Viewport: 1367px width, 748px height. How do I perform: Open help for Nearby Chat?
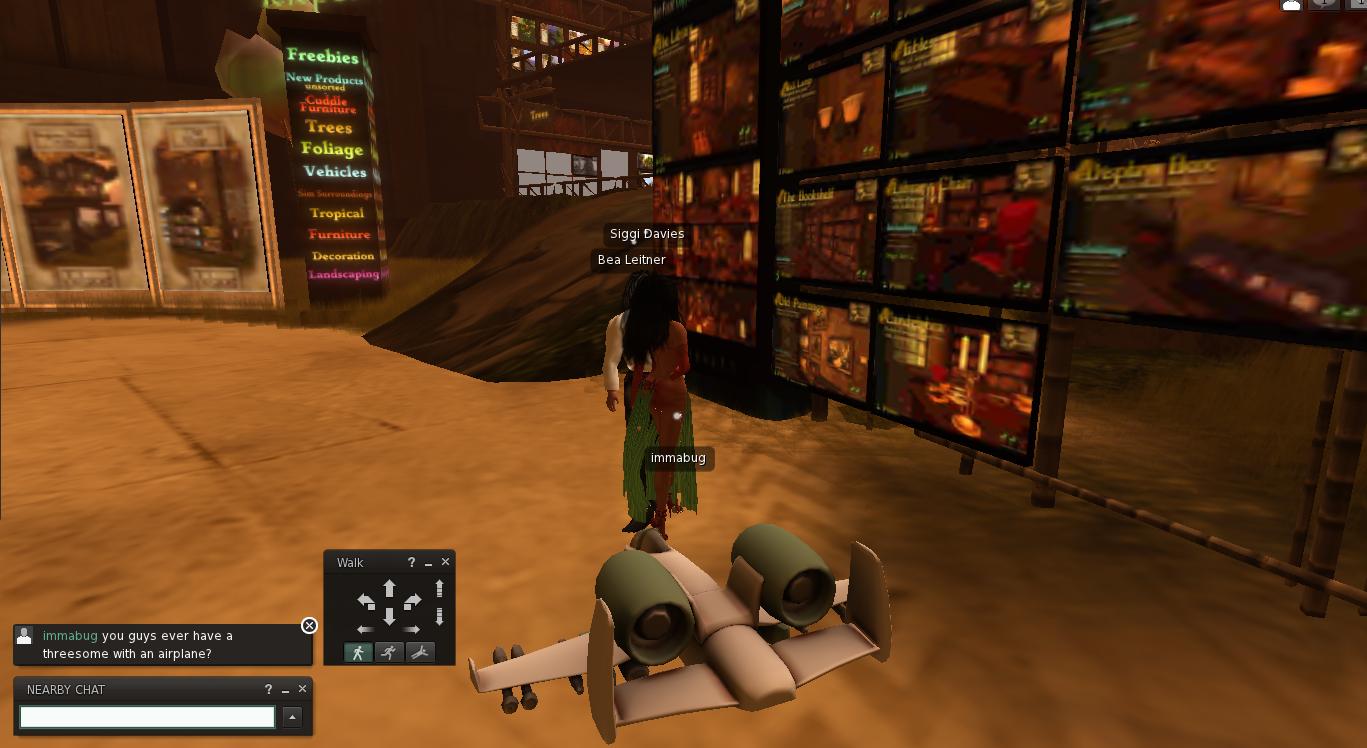coord(268,689)
